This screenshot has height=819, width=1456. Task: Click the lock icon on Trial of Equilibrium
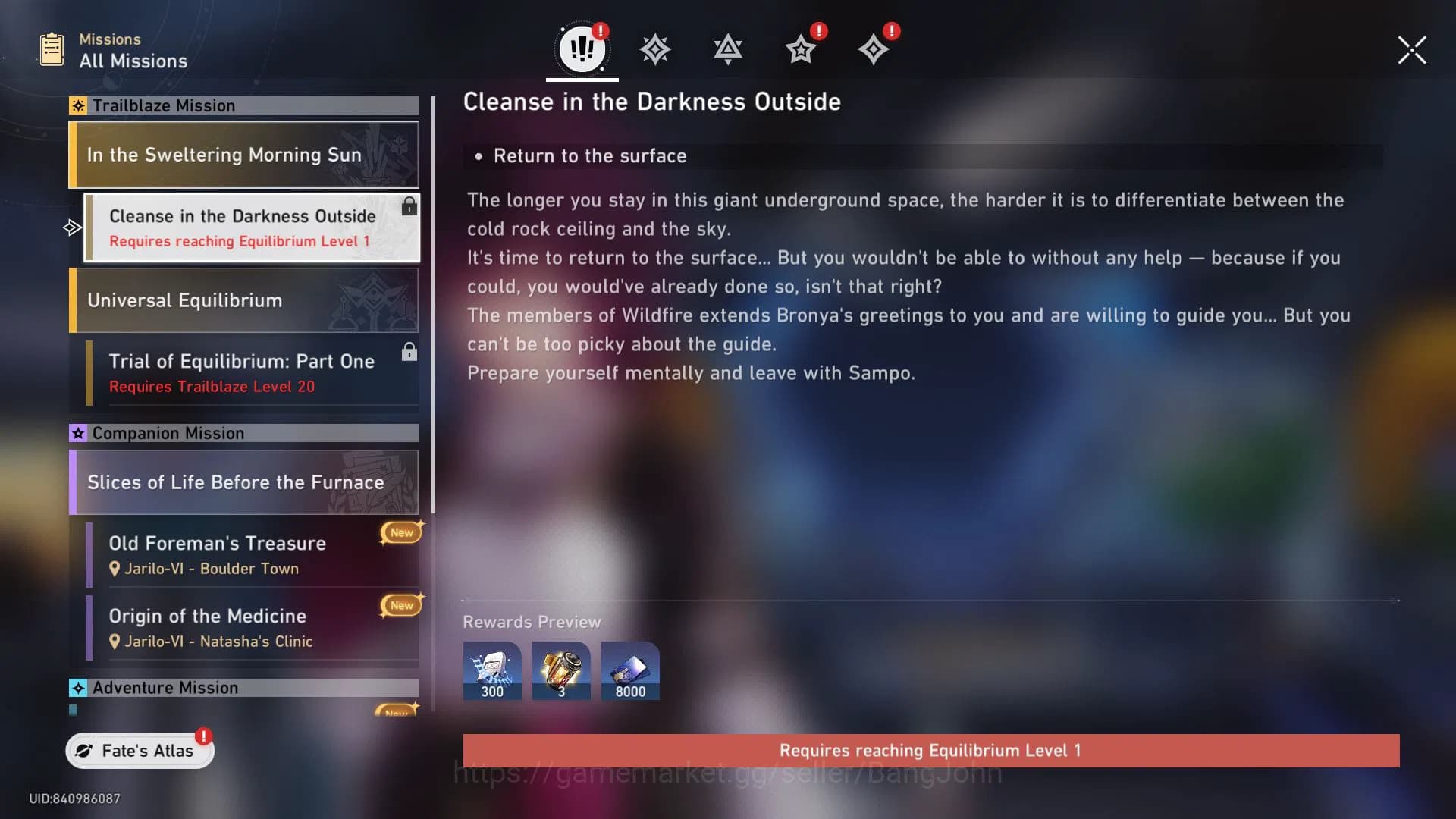pyautogui.click(x=409, y=351)
